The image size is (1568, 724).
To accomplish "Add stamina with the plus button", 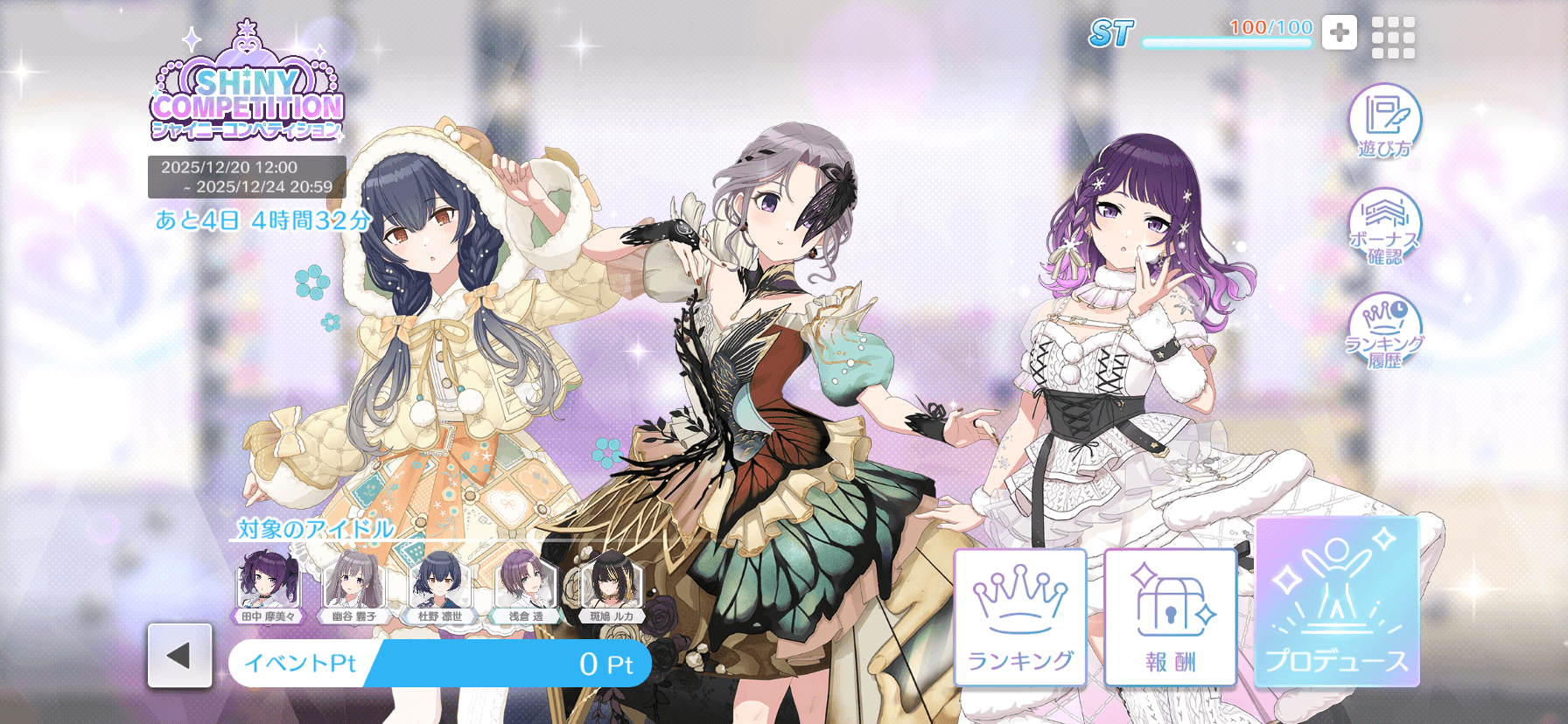I will pyautogui.click(x=1339, y=33).
